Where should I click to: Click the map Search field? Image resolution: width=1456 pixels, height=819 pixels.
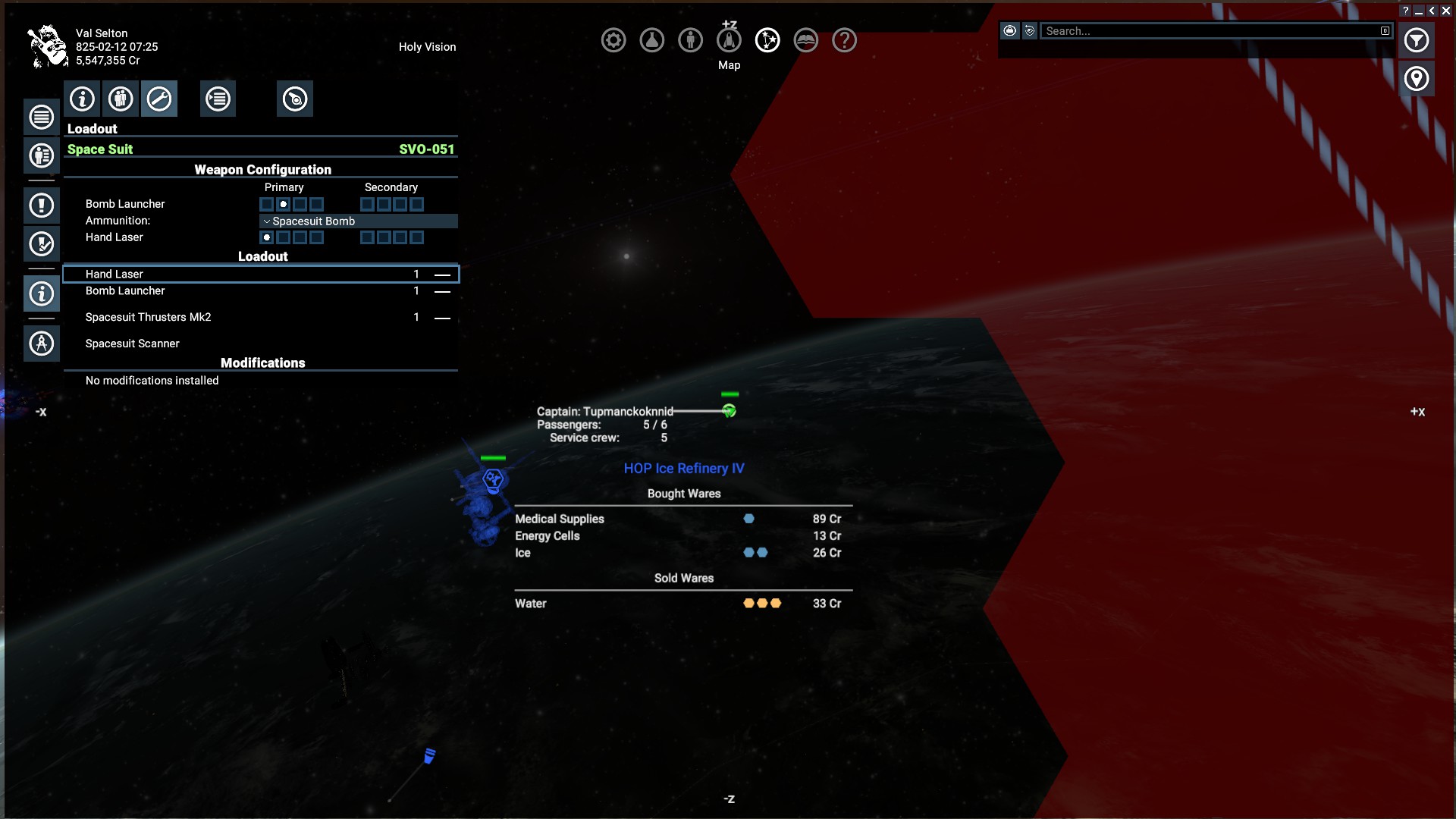pyautogui.click(x=1211, y=31)
